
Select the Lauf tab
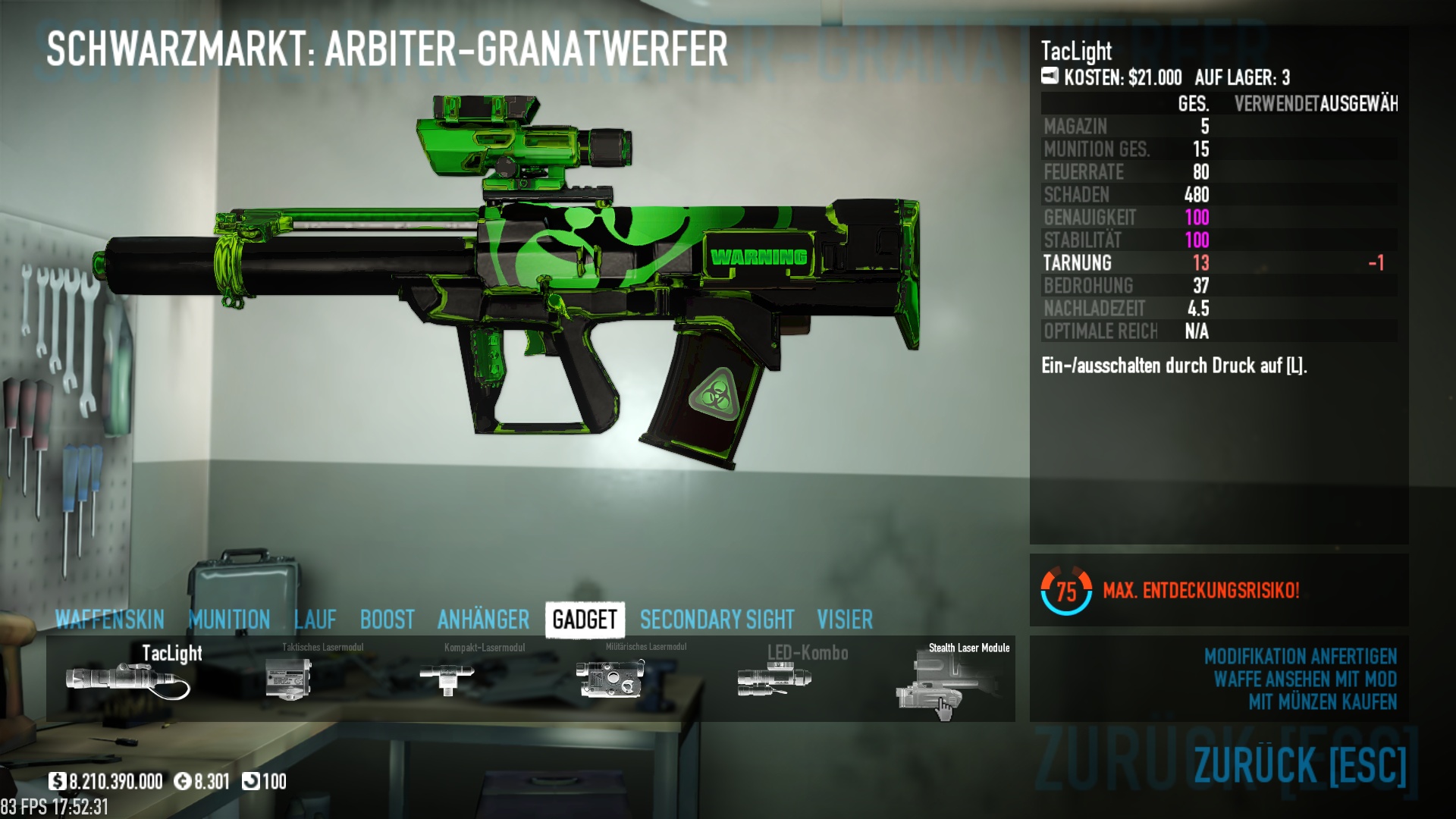(315, 620)
